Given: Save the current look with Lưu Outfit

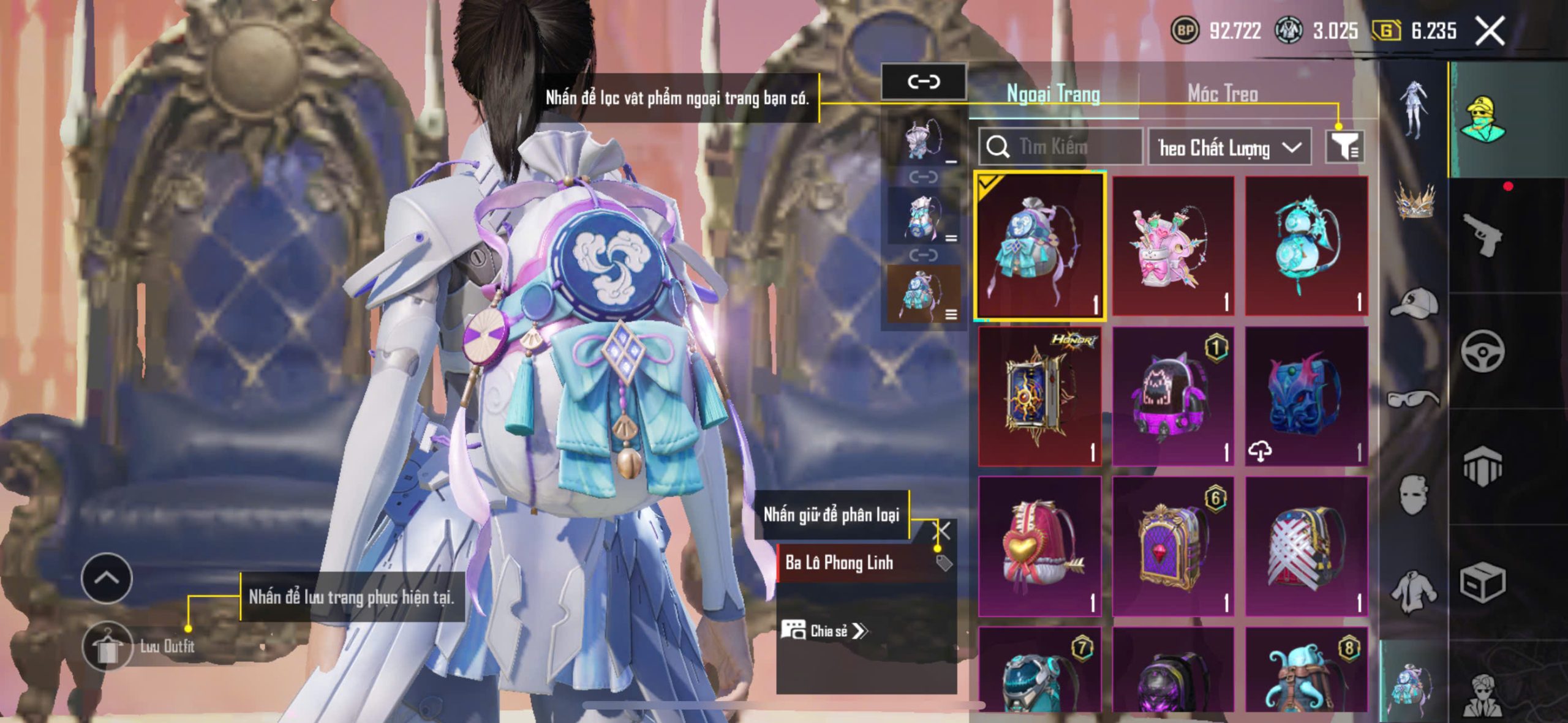Looking at the screenshot, I should pos(108,646).
